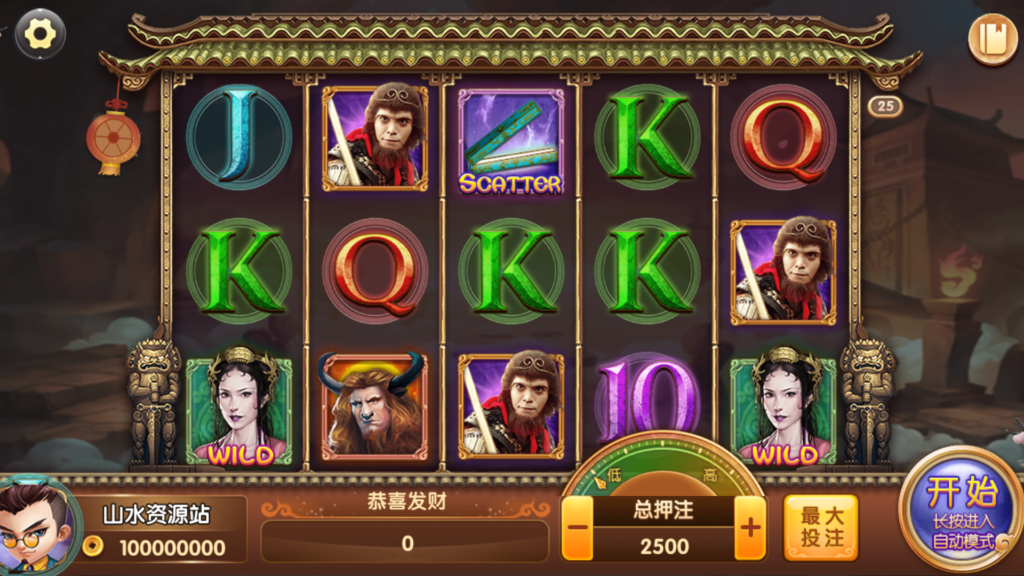
Task: Open the paytable book icon
Action: [x=992, y=40]
